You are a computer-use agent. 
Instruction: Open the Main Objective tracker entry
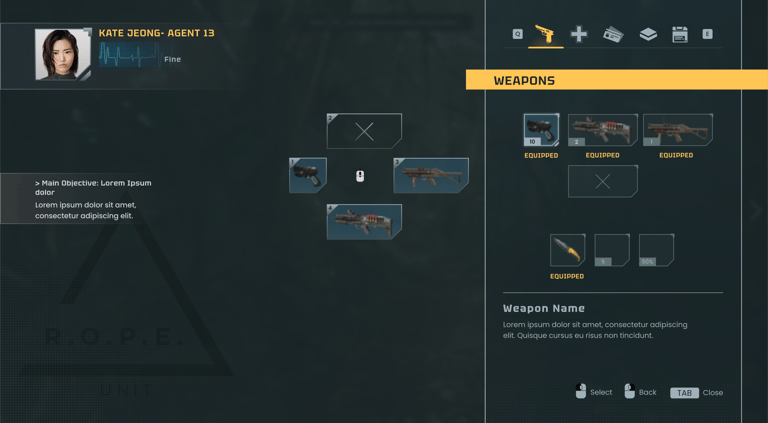click(93, 198)
